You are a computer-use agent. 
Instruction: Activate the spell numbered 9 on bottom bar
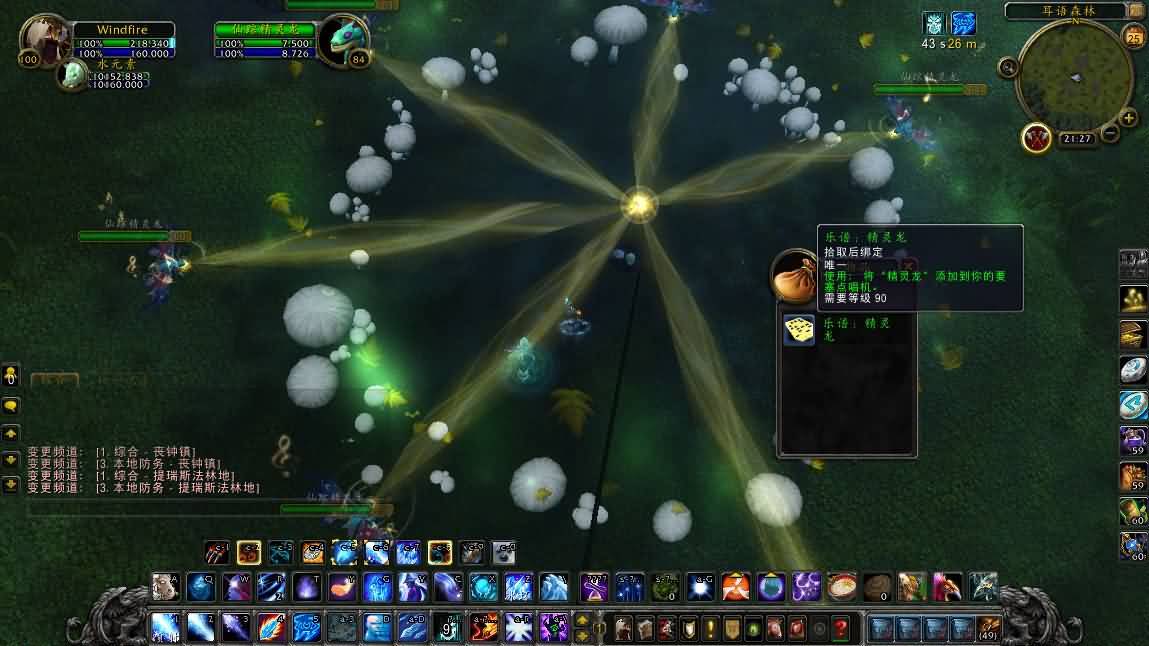447,627
